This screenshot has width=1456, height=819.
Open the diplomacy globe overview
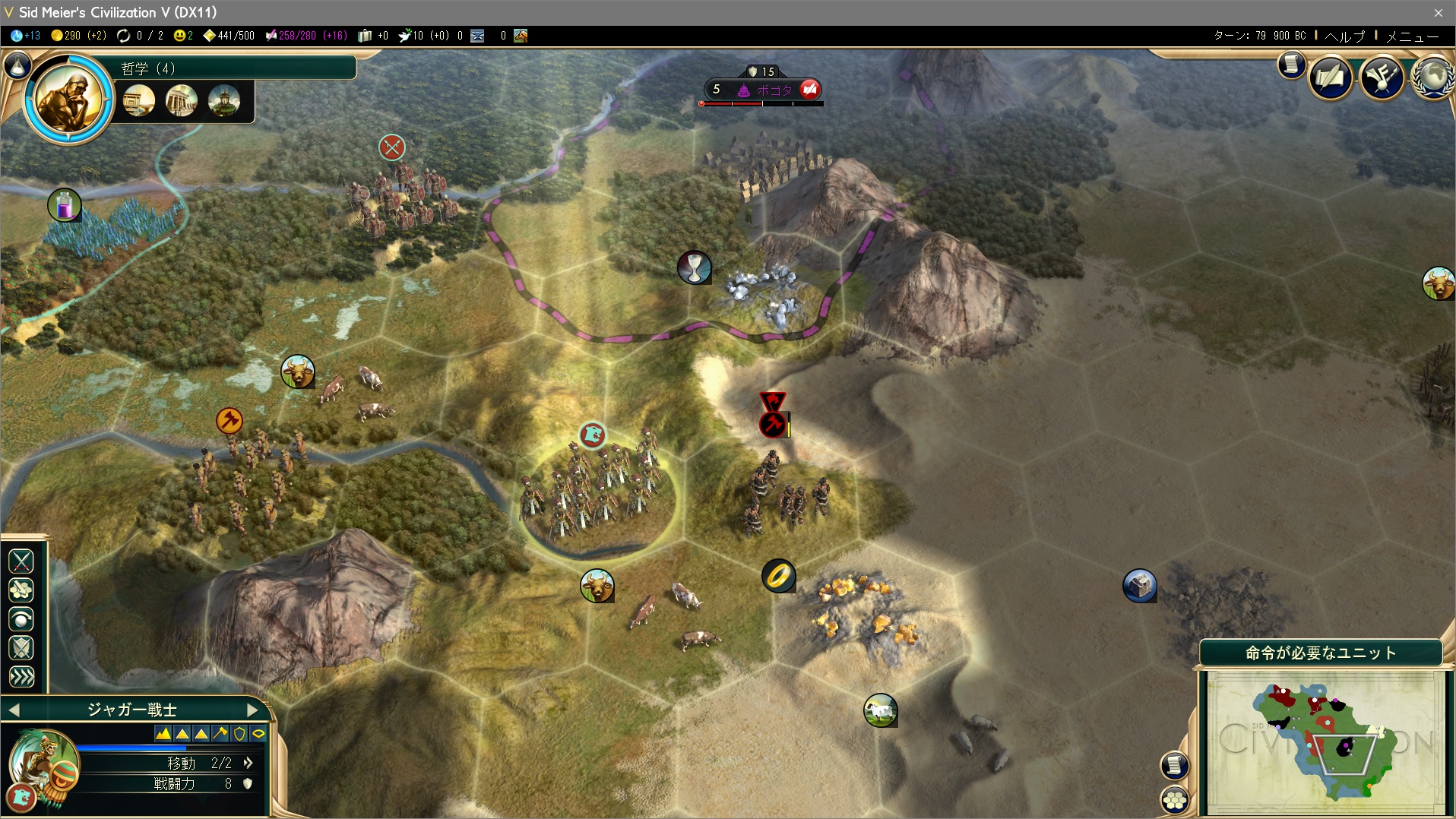tap(1432, 77)
